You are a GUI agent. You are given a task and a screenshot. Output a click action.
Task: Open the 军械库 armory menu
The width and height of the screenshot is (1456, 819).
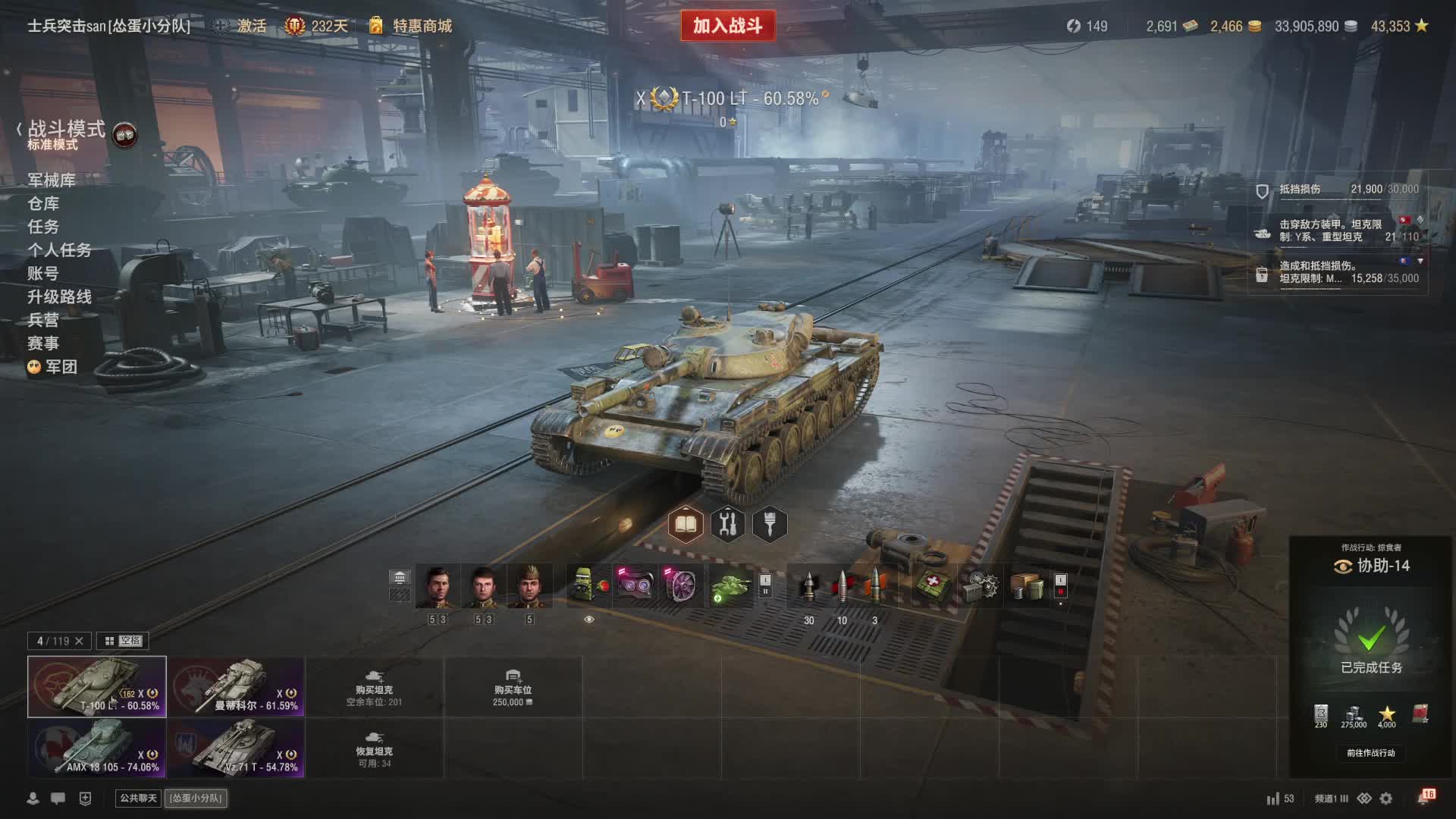pyautogui.click(x=52, y=180)
